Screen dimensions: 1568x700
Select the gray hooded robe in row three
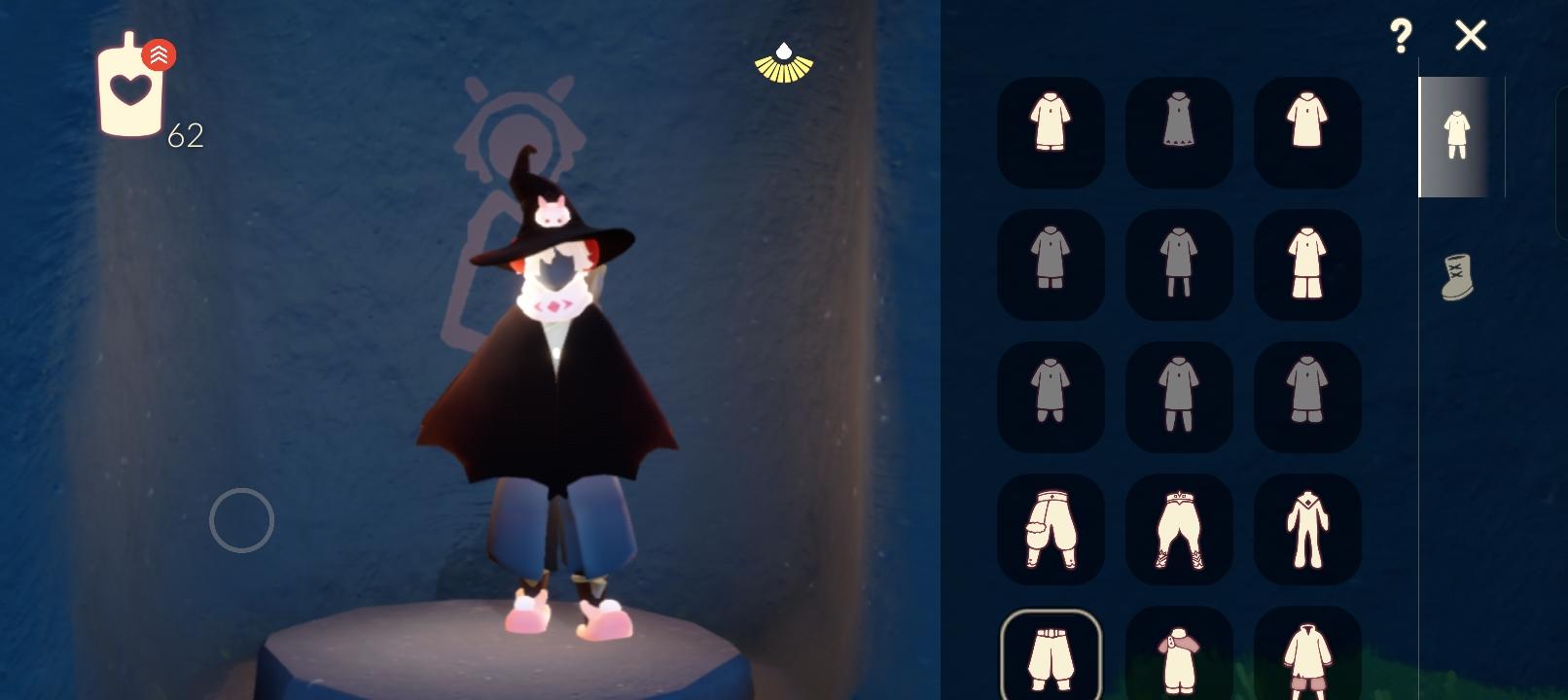coord(1307,397)
